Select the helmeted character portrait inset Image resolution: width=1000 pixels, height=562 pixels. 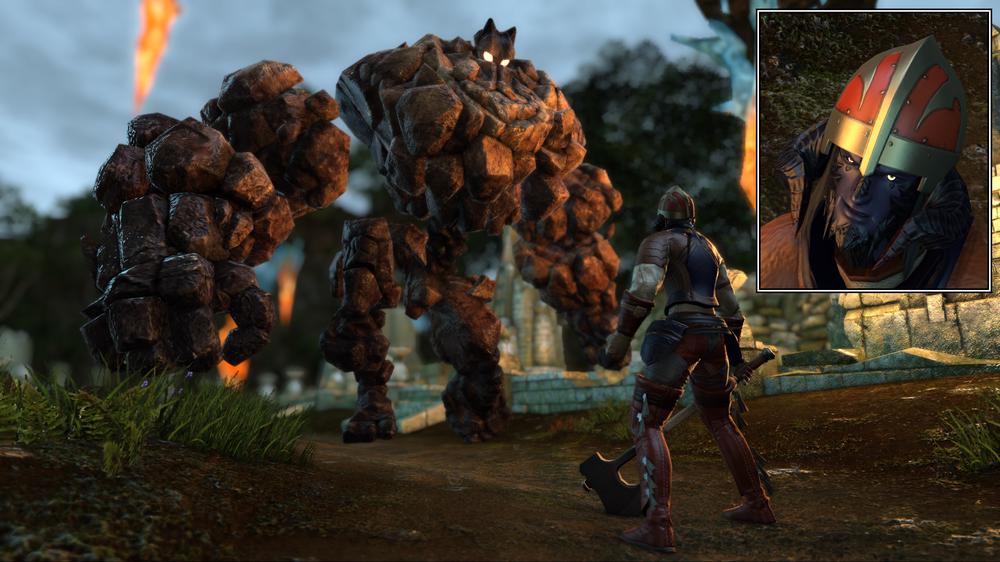point(874,150)
